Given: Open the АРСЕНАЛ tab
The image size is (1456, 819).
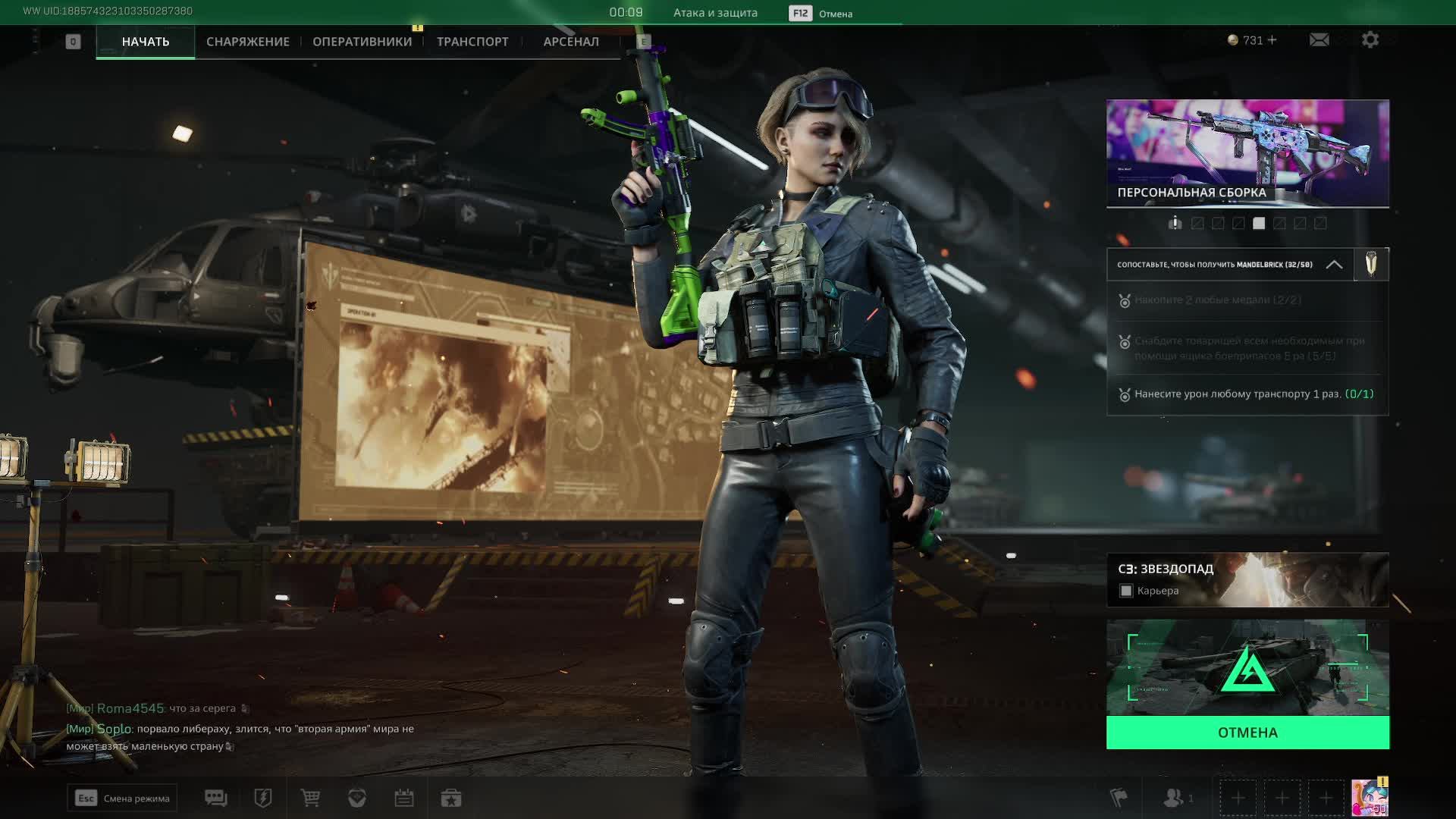Looking at the screenshot, I should coord(571,42).
